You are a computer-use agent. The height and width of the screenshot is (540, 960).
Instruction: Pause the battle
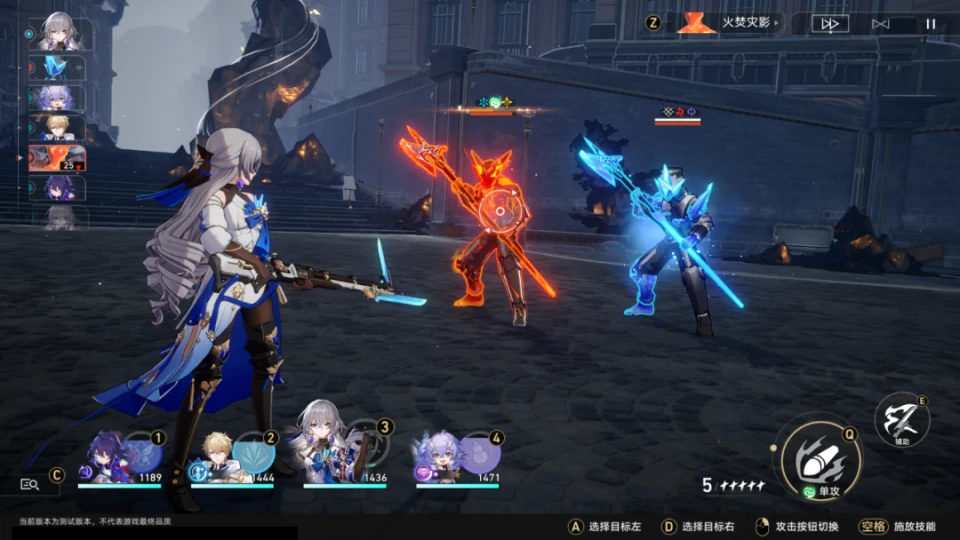[930, 24]
